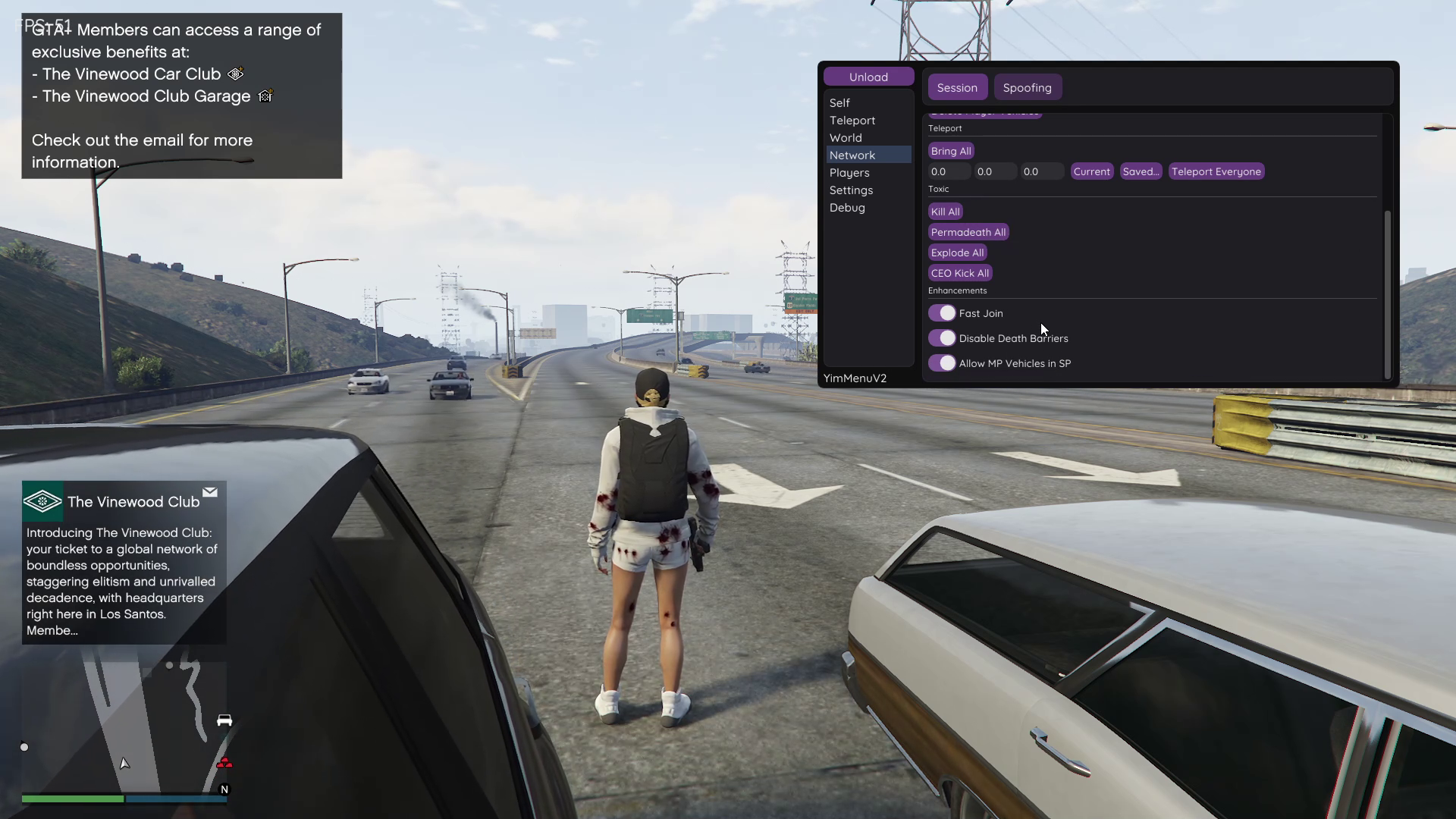Switch to the Spoofing tab
This screenshot has height=819, width=1456.
[x=1027, y=88]
